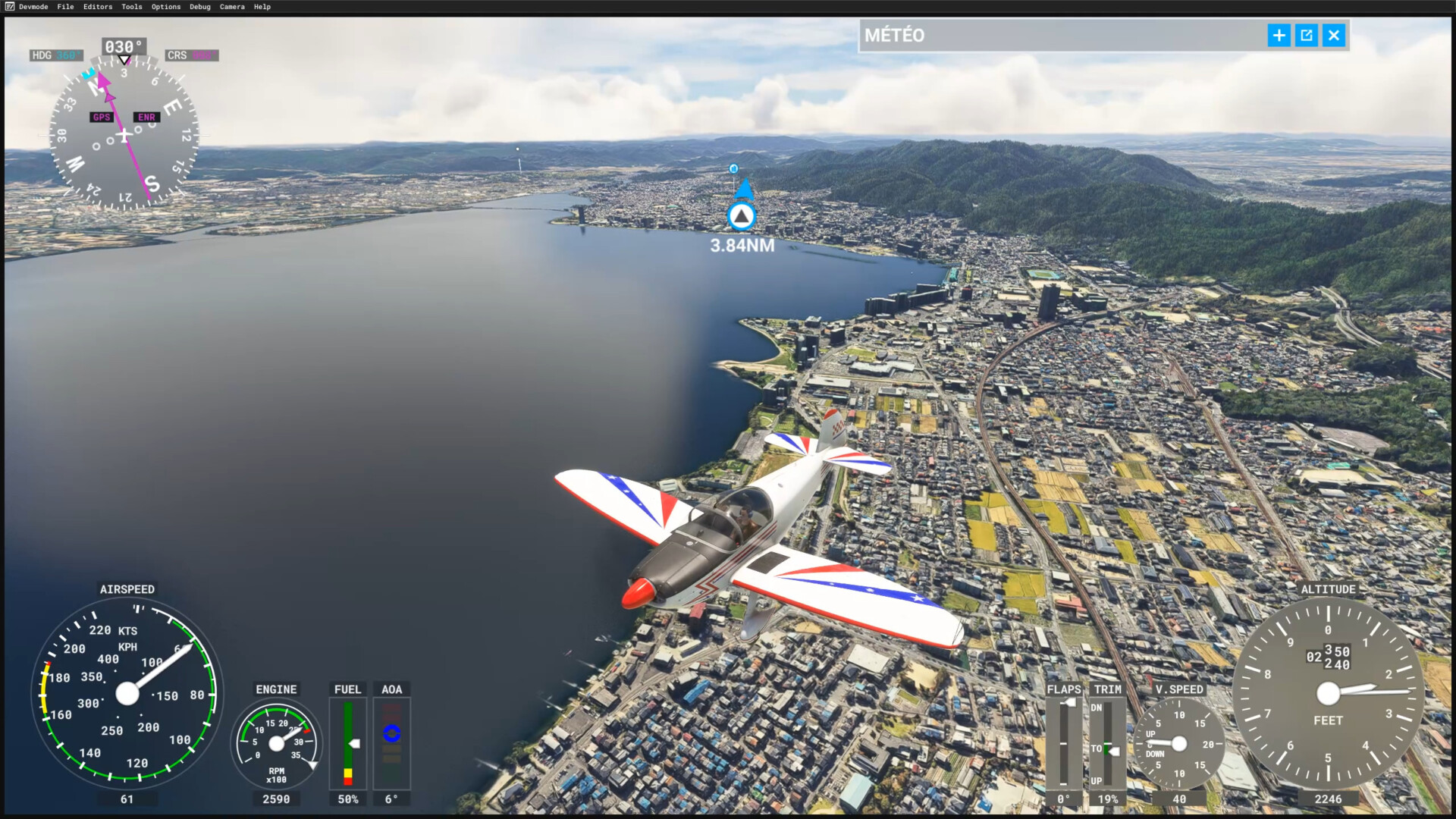Open the Options menu

tap(166, 7)
